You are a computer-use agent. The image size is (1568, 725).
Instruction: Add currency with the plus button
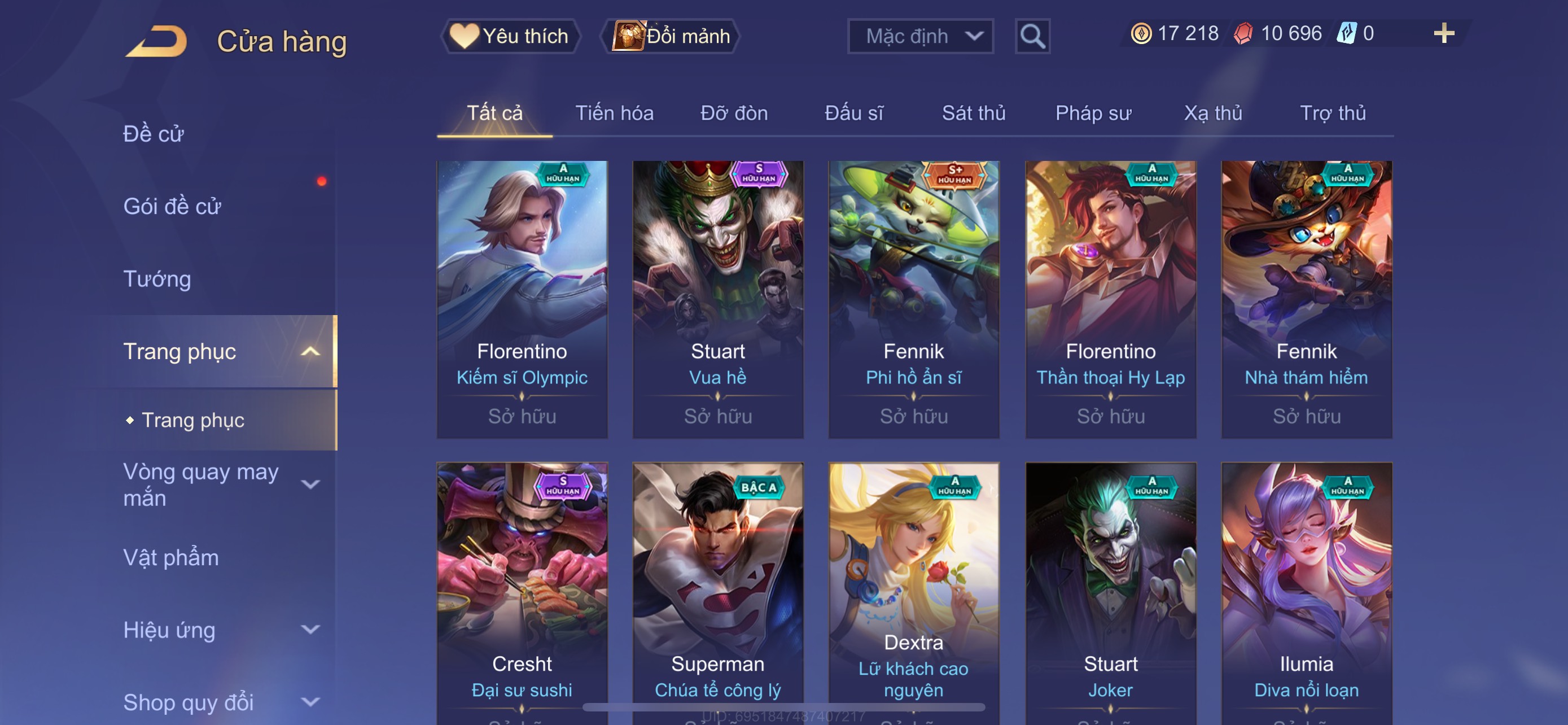coord(1443,33)
